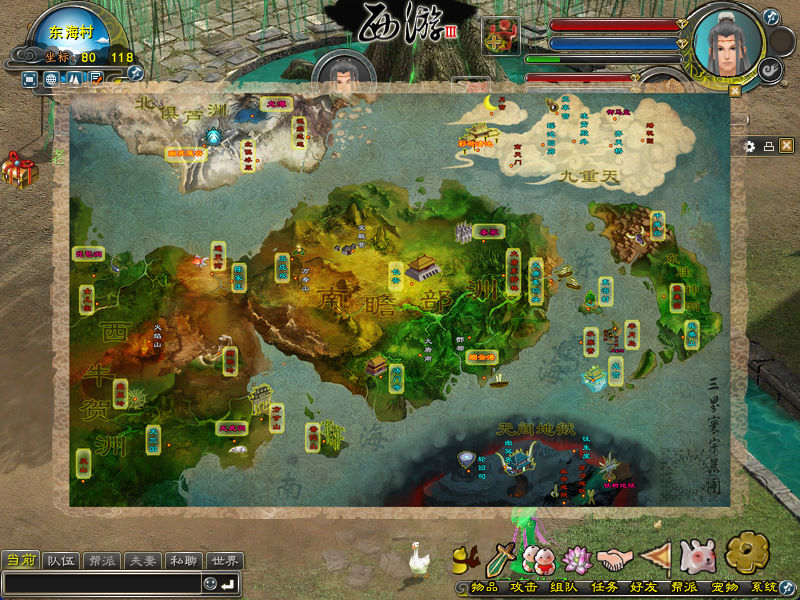Open the 系统 (system) gear icon
This screenshot has width=800, height=600.
(x=746, y=552)
